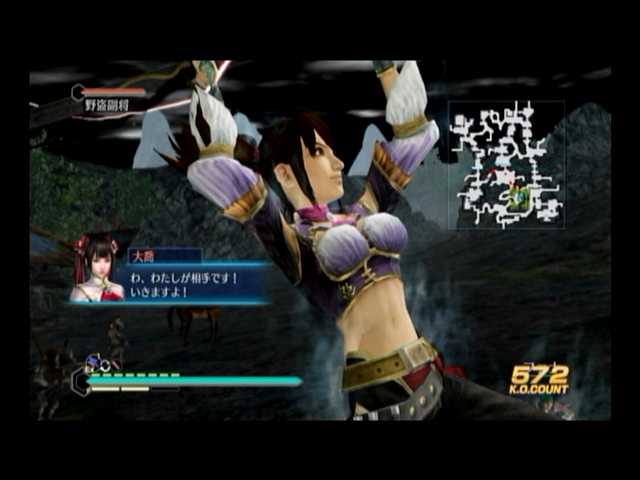Click the hexagonal player icon beside the health gauge
Image resolution: width=640 pixels, height=480 pixels.
pos(80,379)
